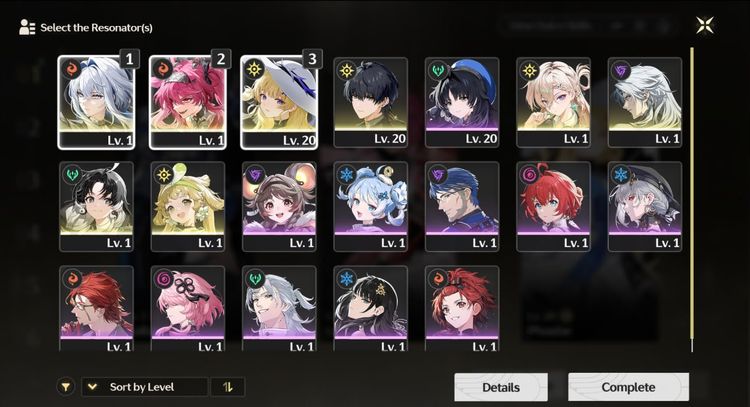This screenshot has width=750, height=407.
Task: Open the resonator filter funnel
Action: 66,387
